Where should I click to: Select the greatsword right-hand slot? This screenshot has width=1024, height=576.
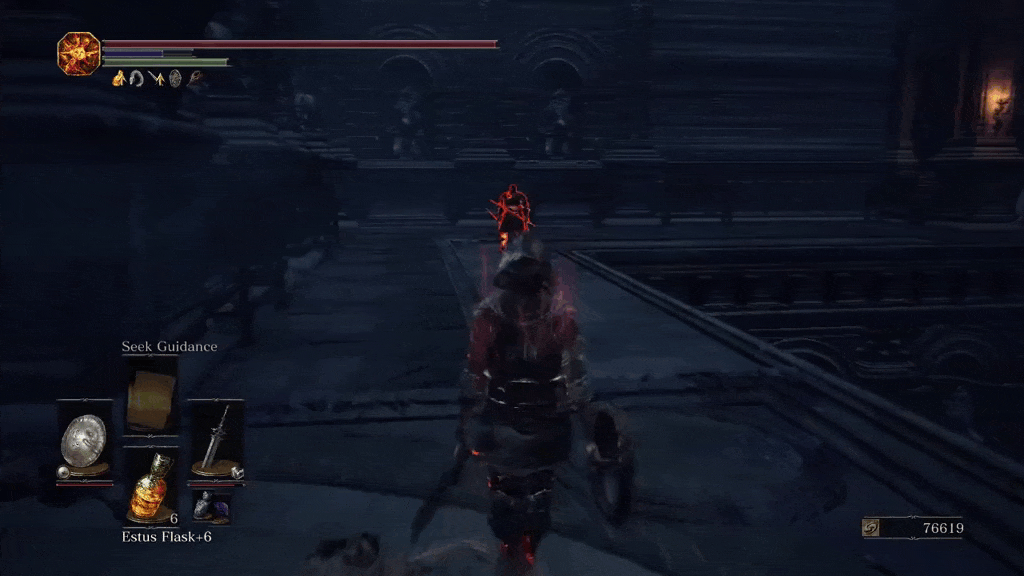point(217,440)
